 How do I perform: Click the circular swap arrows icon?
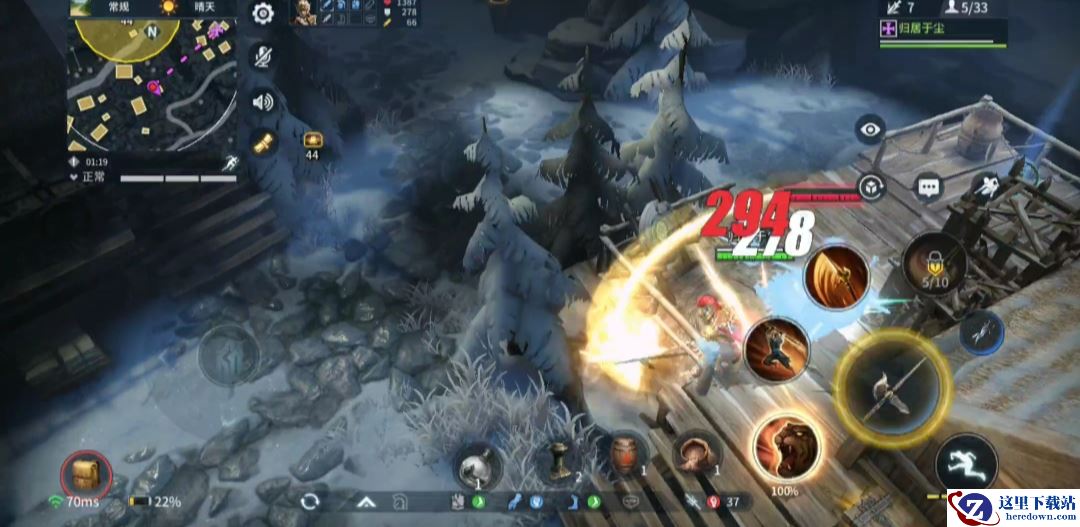(x=311, y=500)
